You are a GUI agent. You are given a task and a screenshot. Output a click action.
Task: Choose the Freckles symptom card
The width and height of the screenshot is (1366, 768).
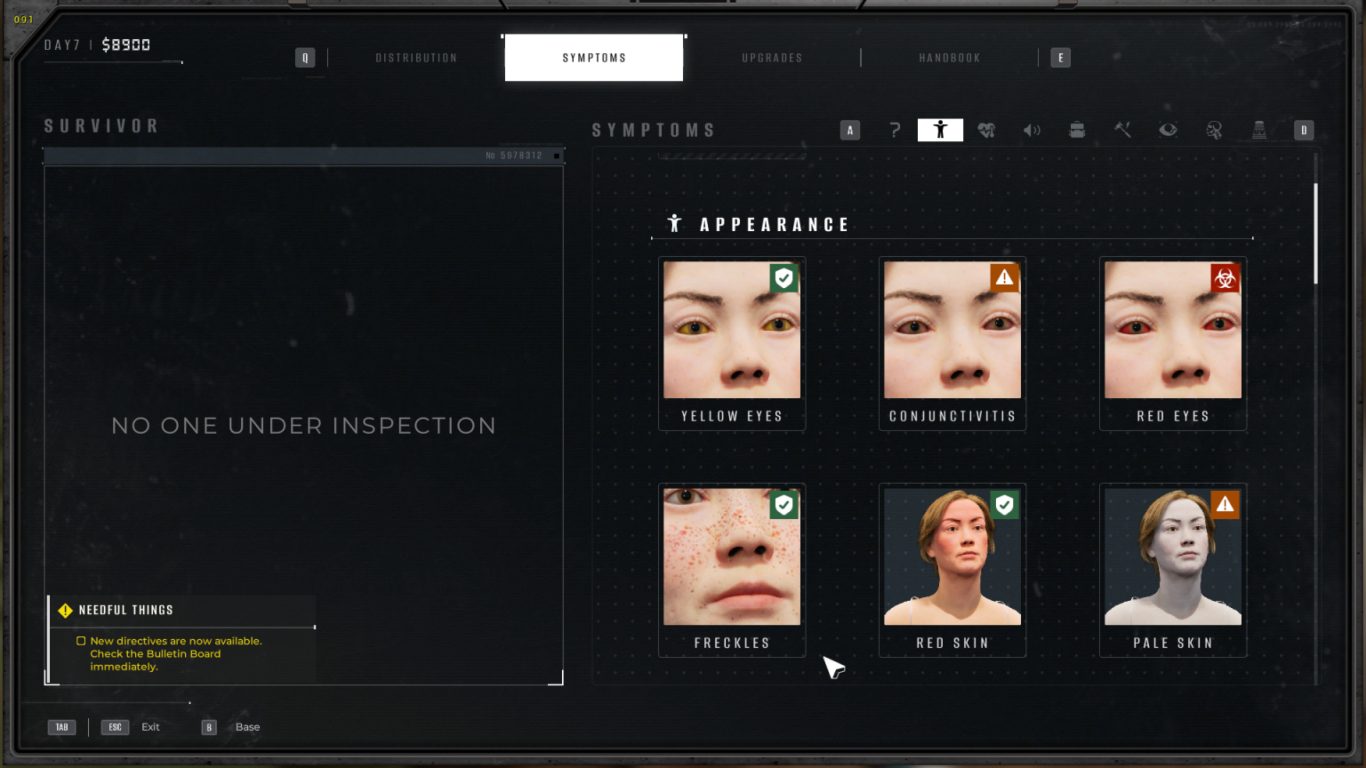tap(732, 570)
